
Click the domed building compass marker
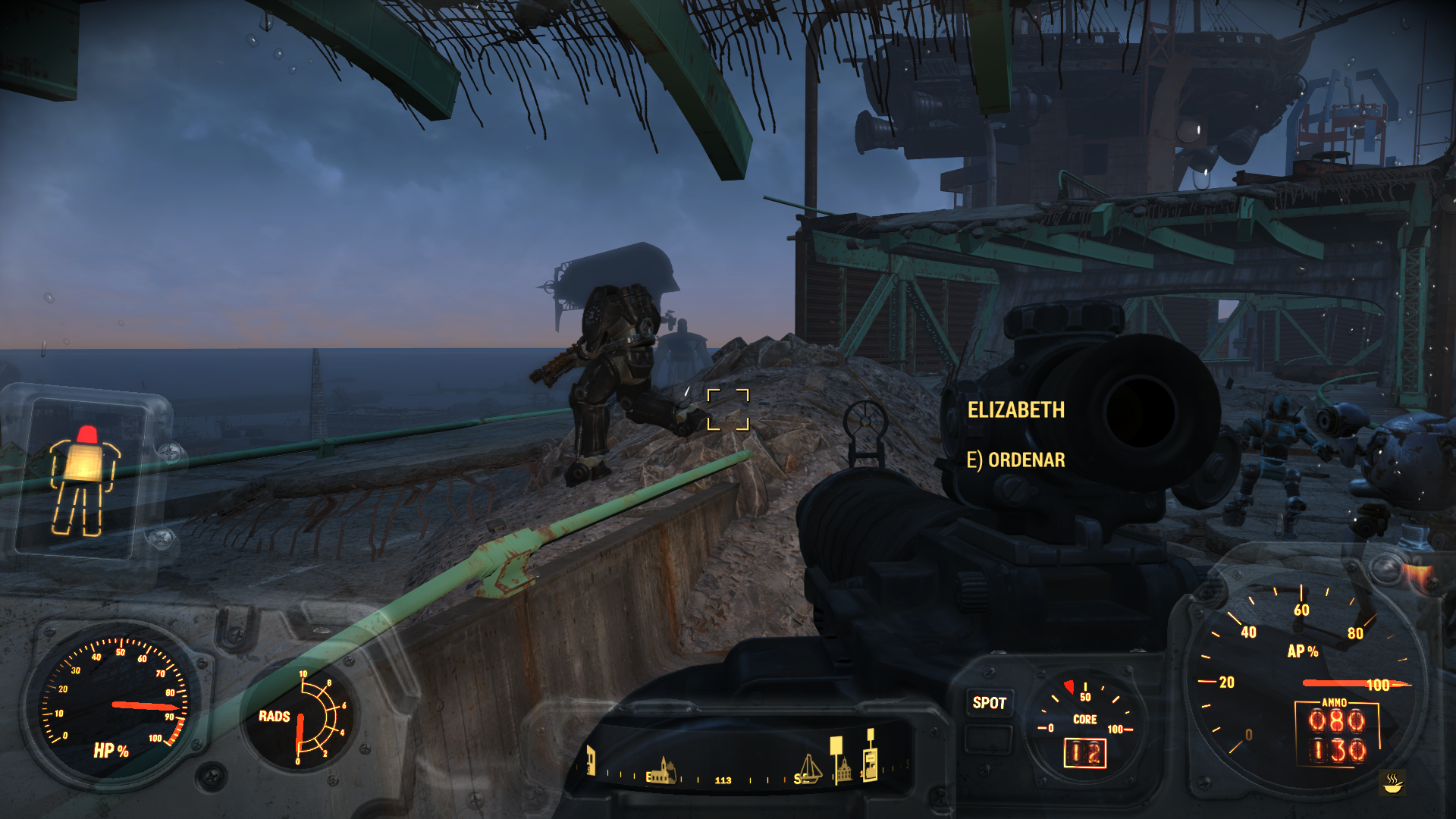843,771
